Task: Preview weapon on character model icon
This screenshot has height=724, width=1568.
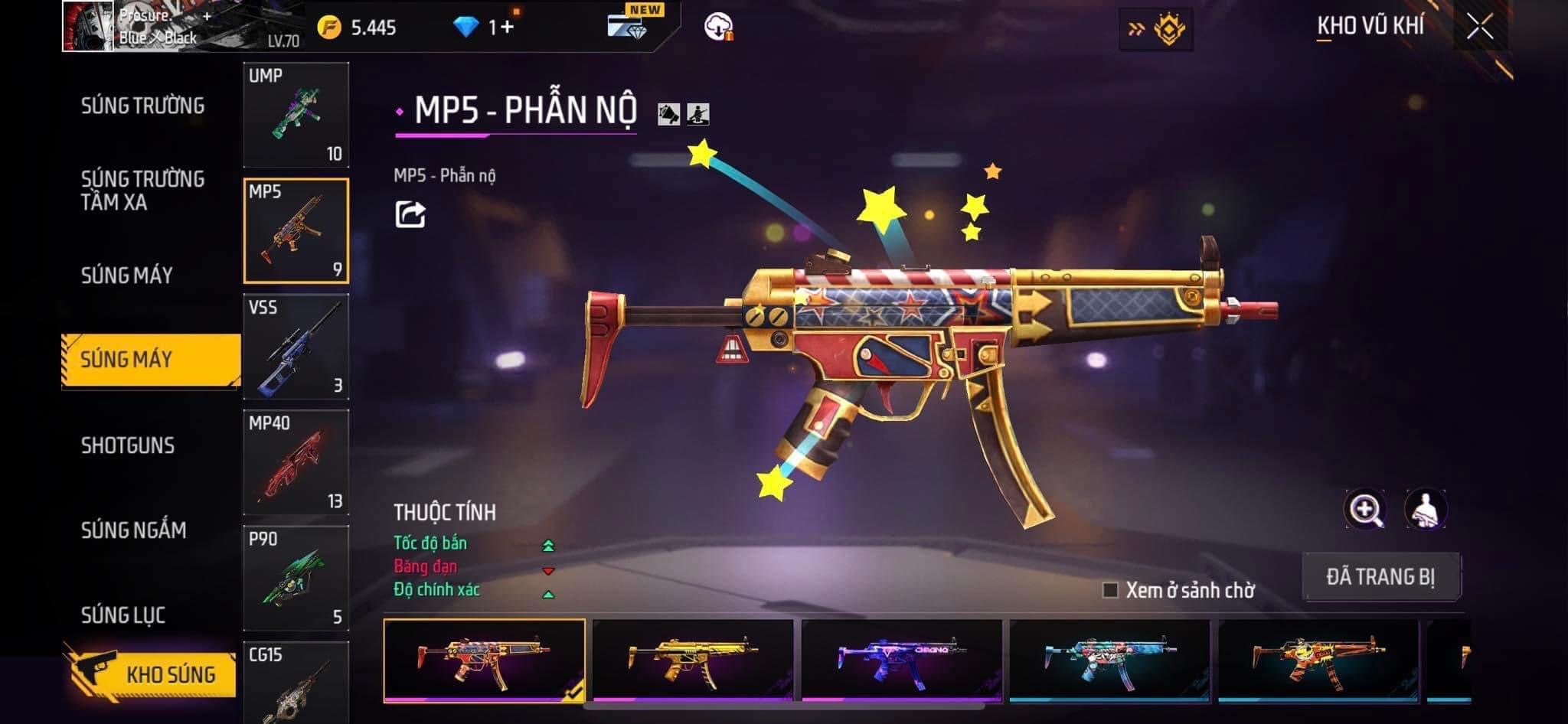Action: (1425, 510)
